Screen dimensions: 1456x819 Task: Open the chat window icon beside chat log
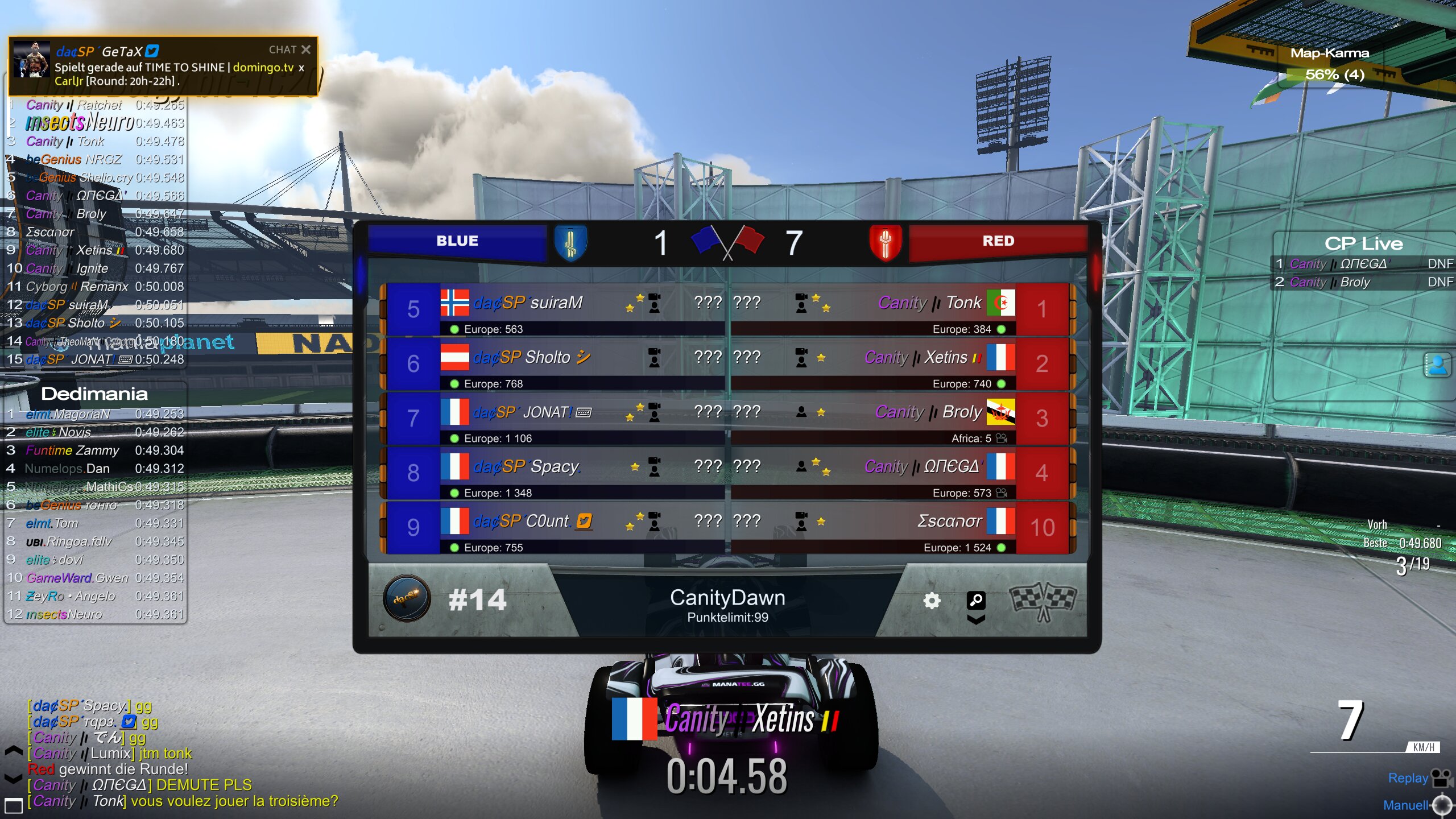coord(13,805)
